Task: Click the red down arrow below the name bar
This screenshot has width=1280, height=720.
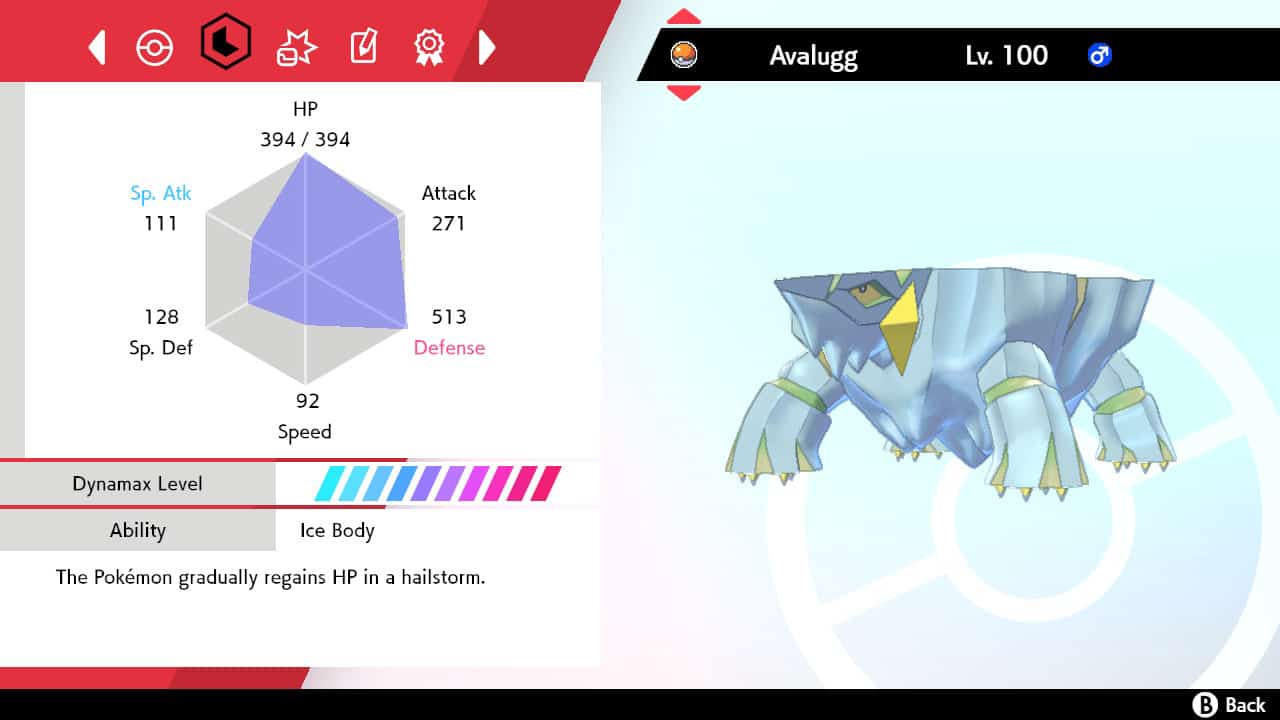Action: point(683,91)
